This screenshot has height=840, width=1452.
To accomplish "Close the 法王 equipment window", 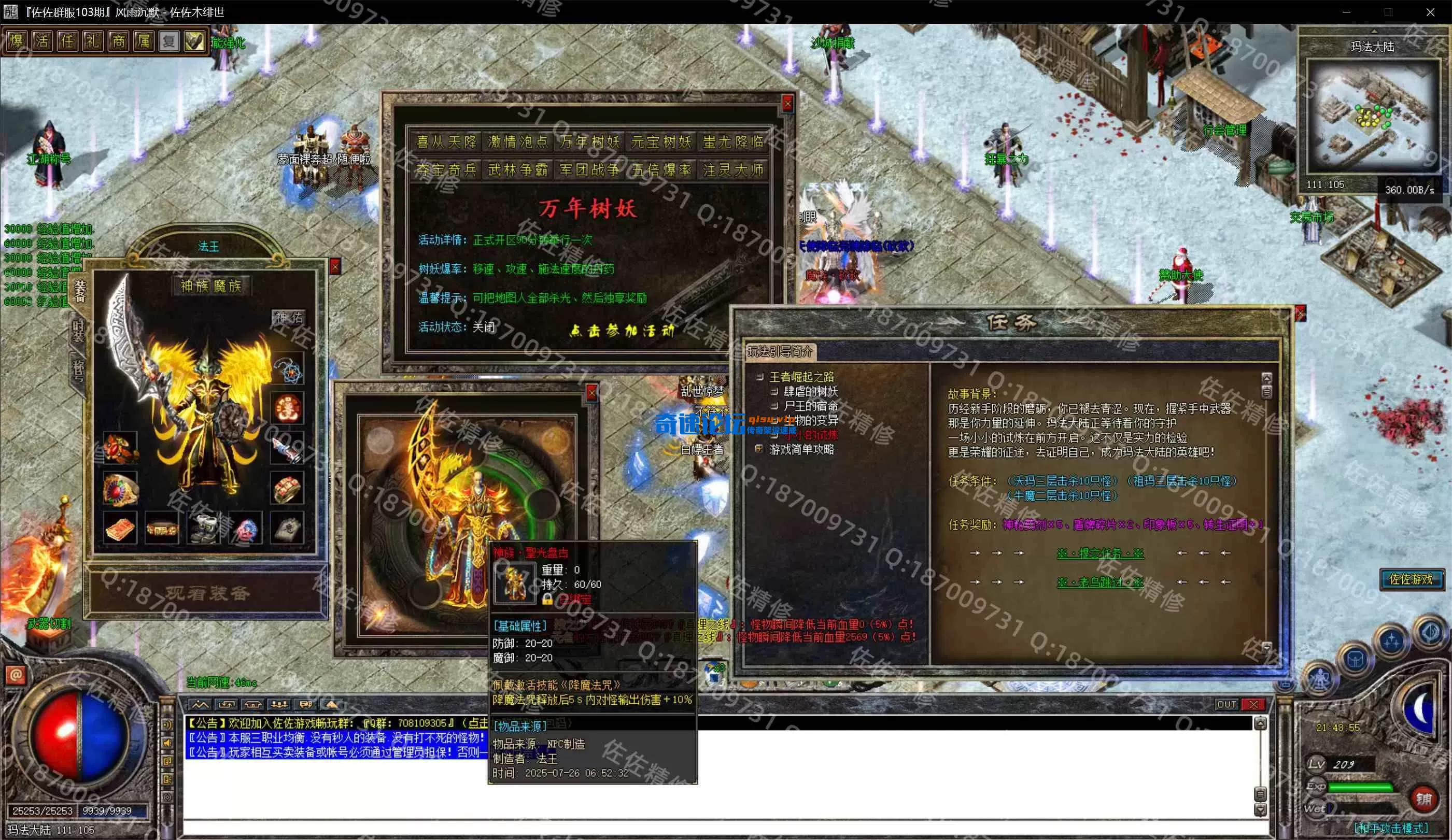I will 335,266.
